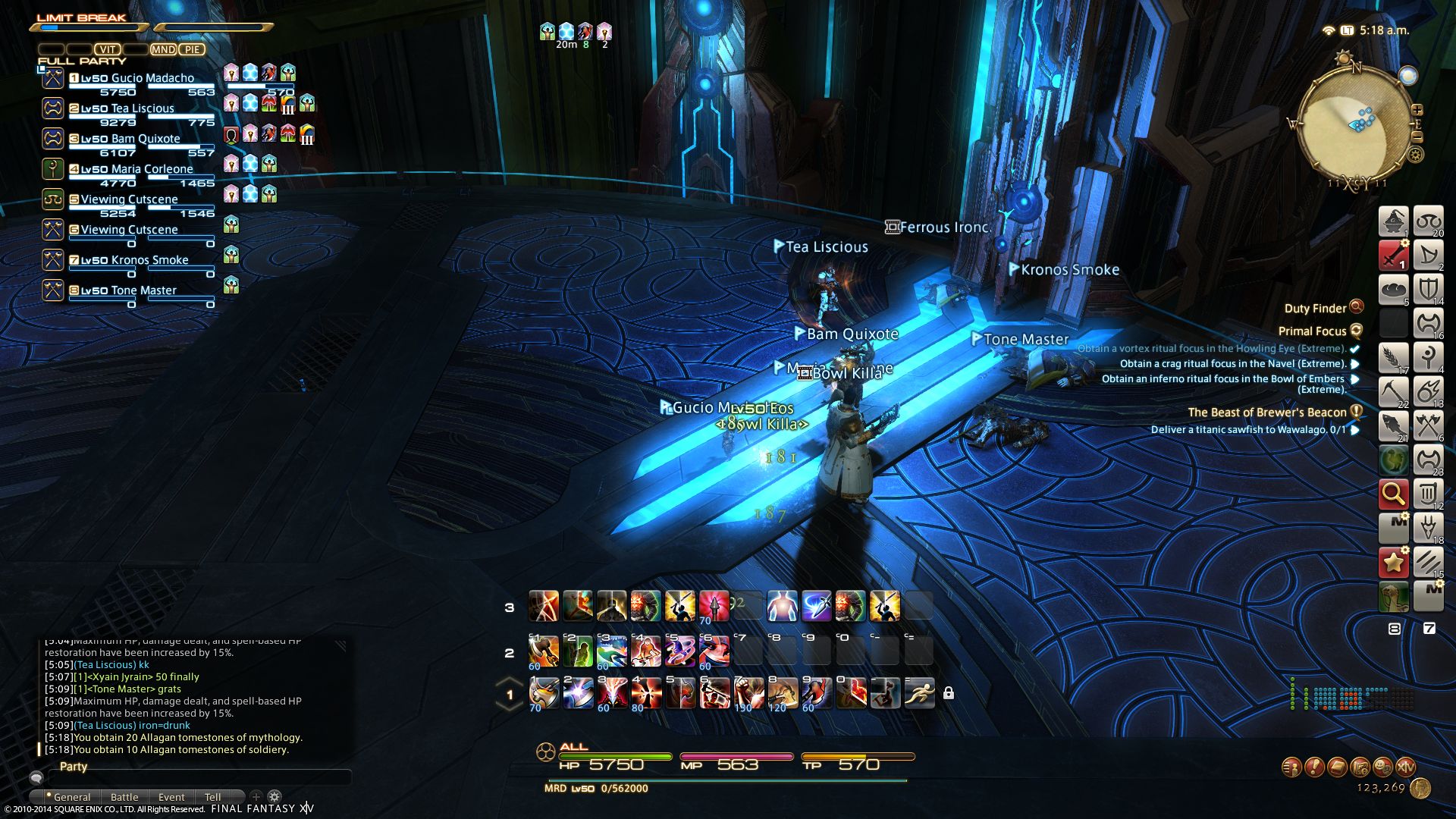1456x819 pixels.
Task: Use the clenched fist hotbar ability
Action: tap(748, 692)
